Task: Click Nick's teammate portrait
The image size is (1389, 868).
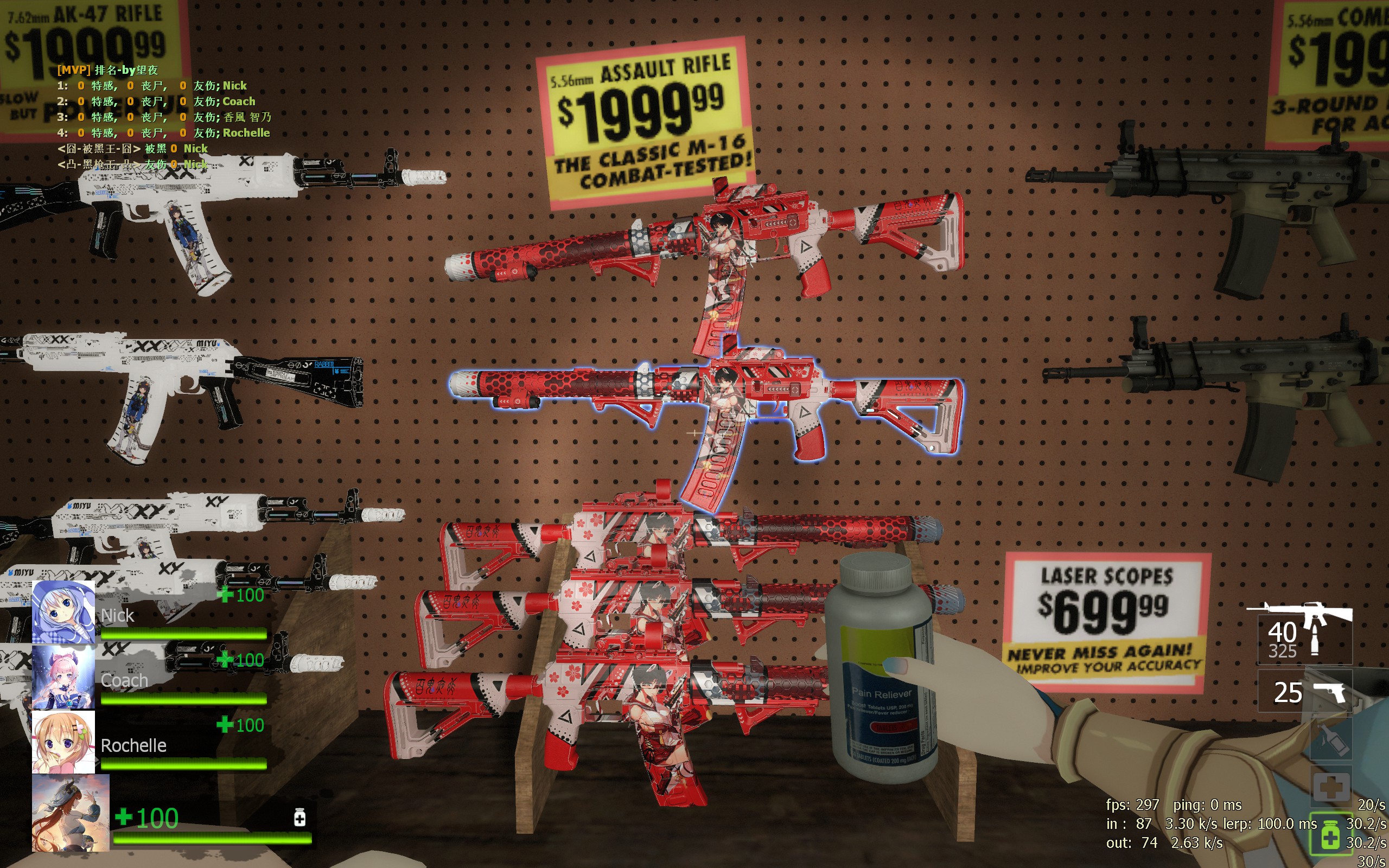Action: (x=63, y=612)
